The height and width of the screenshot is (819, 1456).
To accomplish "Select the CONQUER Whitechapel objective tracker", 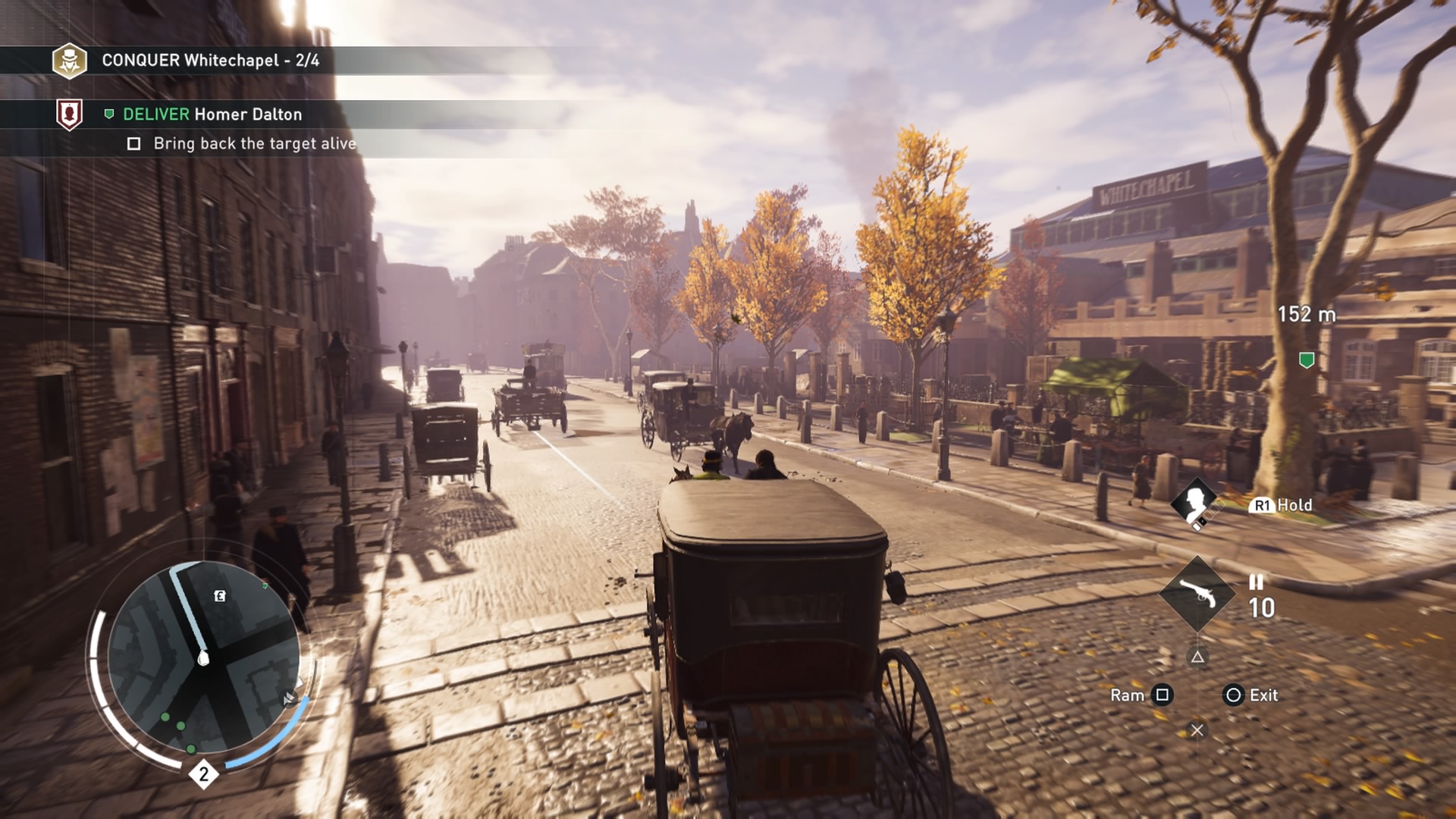I will point(210,61).
